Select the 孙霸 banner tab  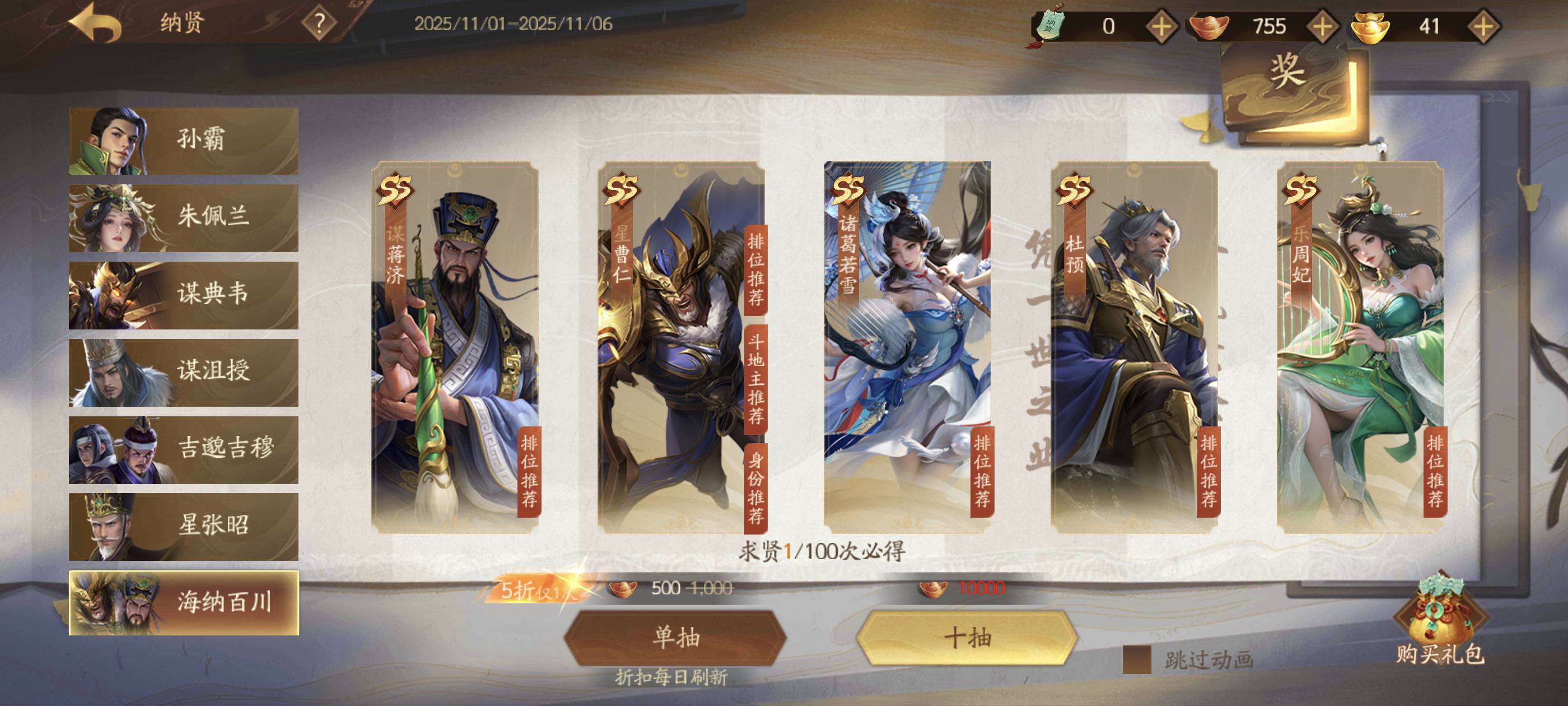(183, 141)
